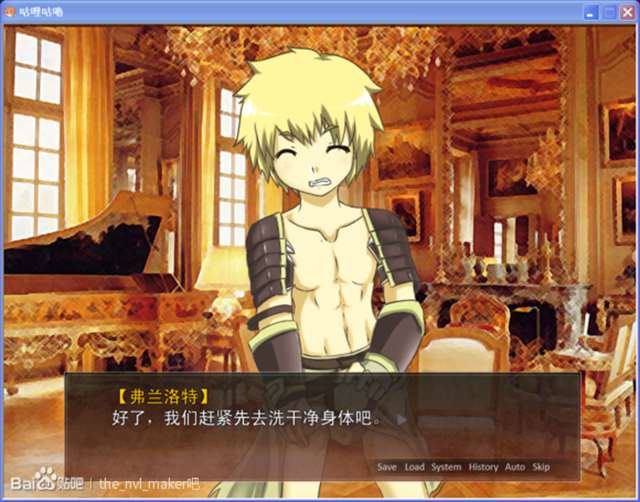This screenshot has width=640, height=502.
Task: Show the dialogue History log
Action: (483, 467)
